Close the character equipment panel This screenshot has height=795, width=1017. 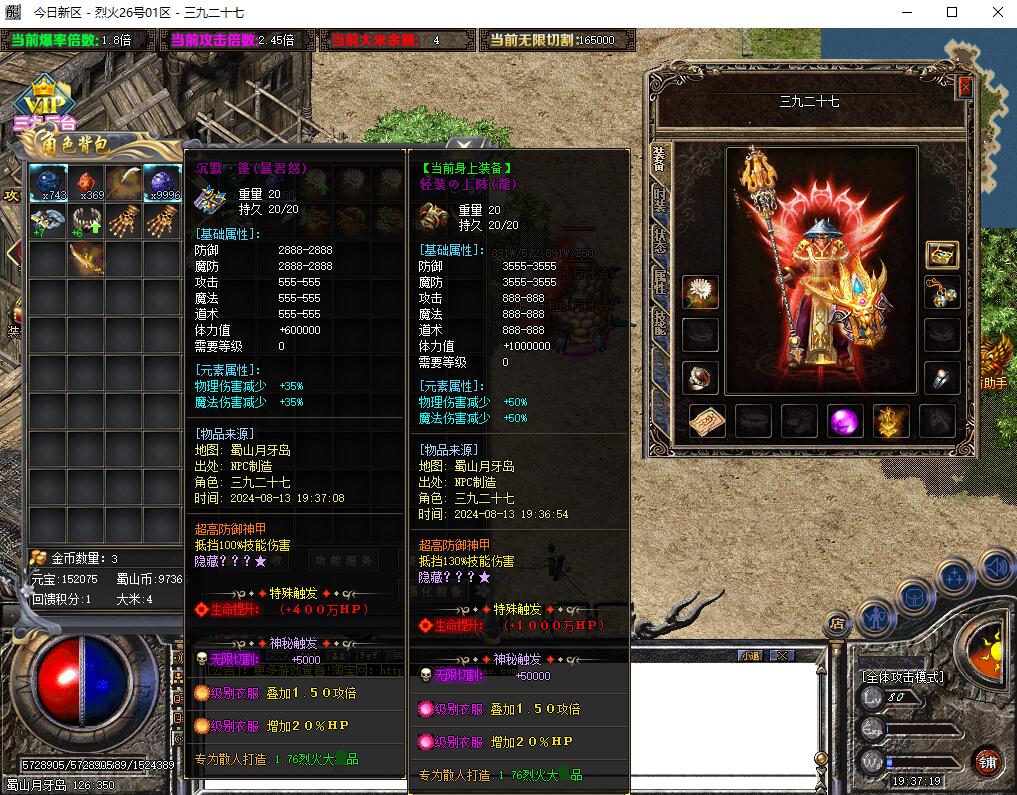tap(965, 87)
